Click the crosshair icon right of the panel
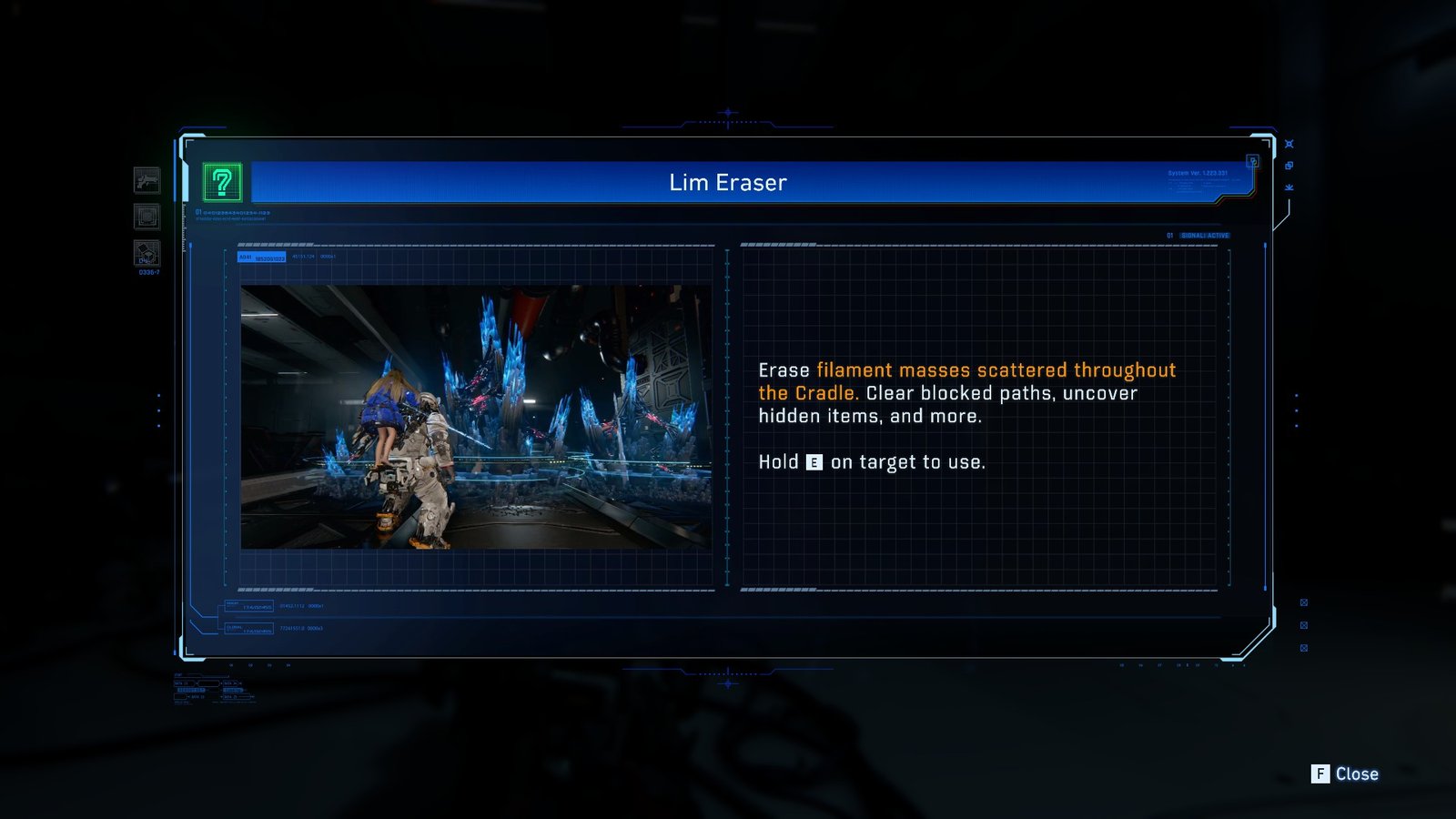This screenshot has height=819, width=1456. pos(1289,143)
